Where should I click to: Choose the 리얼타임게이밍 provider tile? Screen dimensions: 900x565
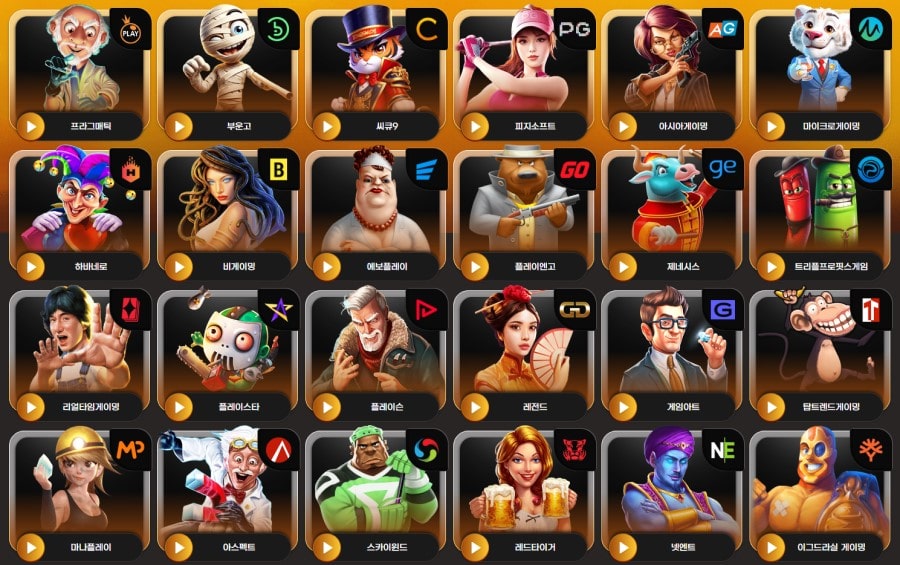[82, 350]
